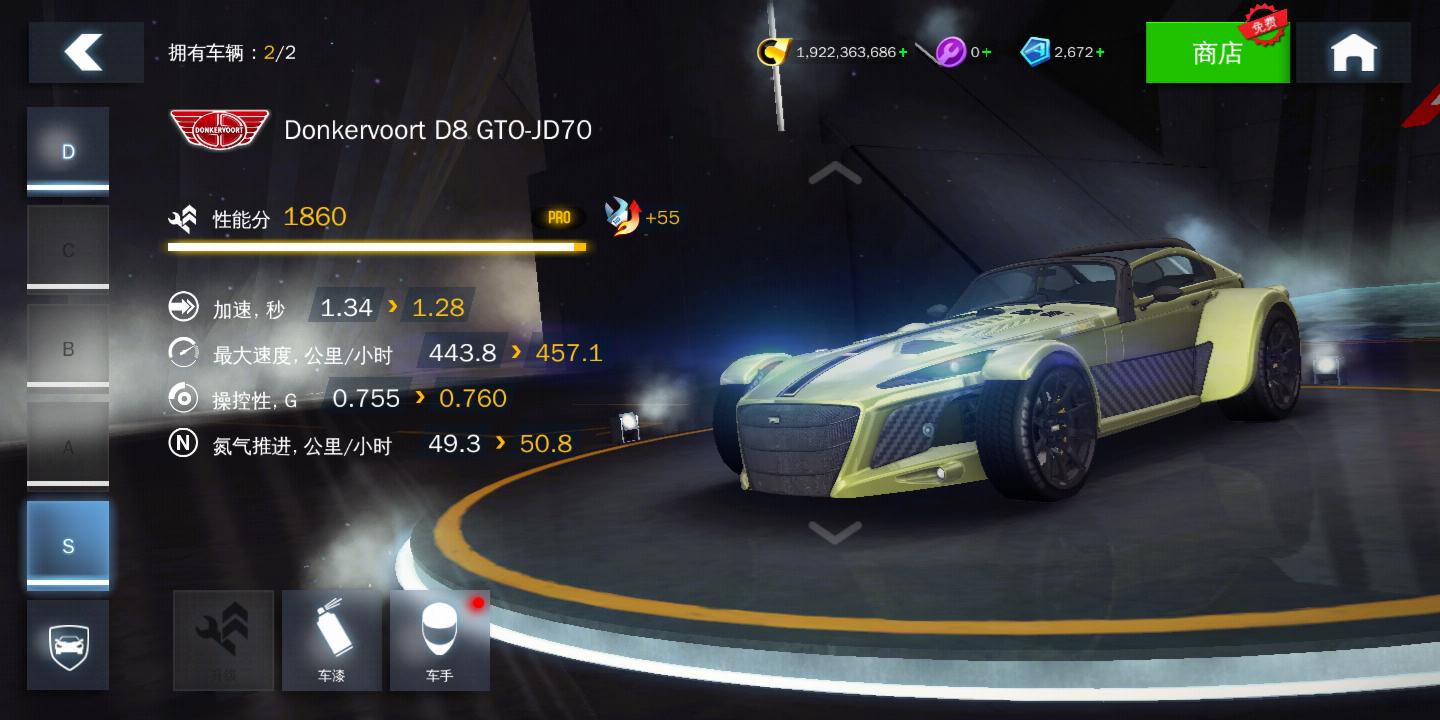This screenshot has width=1440, height=720.
Task: Open the 车漆 paint menu
Action: tap(331, 640)
